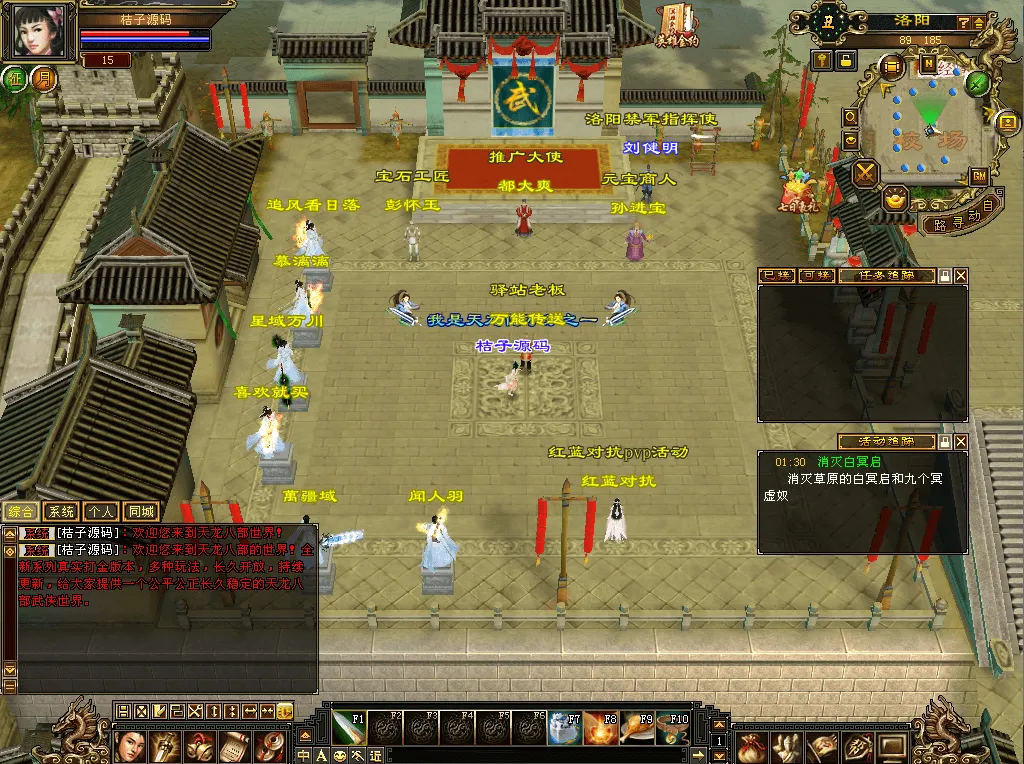Activate the F1 sword skill slot
Image resolution: width=1024 pixels, height=764 pixels.
point(350,727)
